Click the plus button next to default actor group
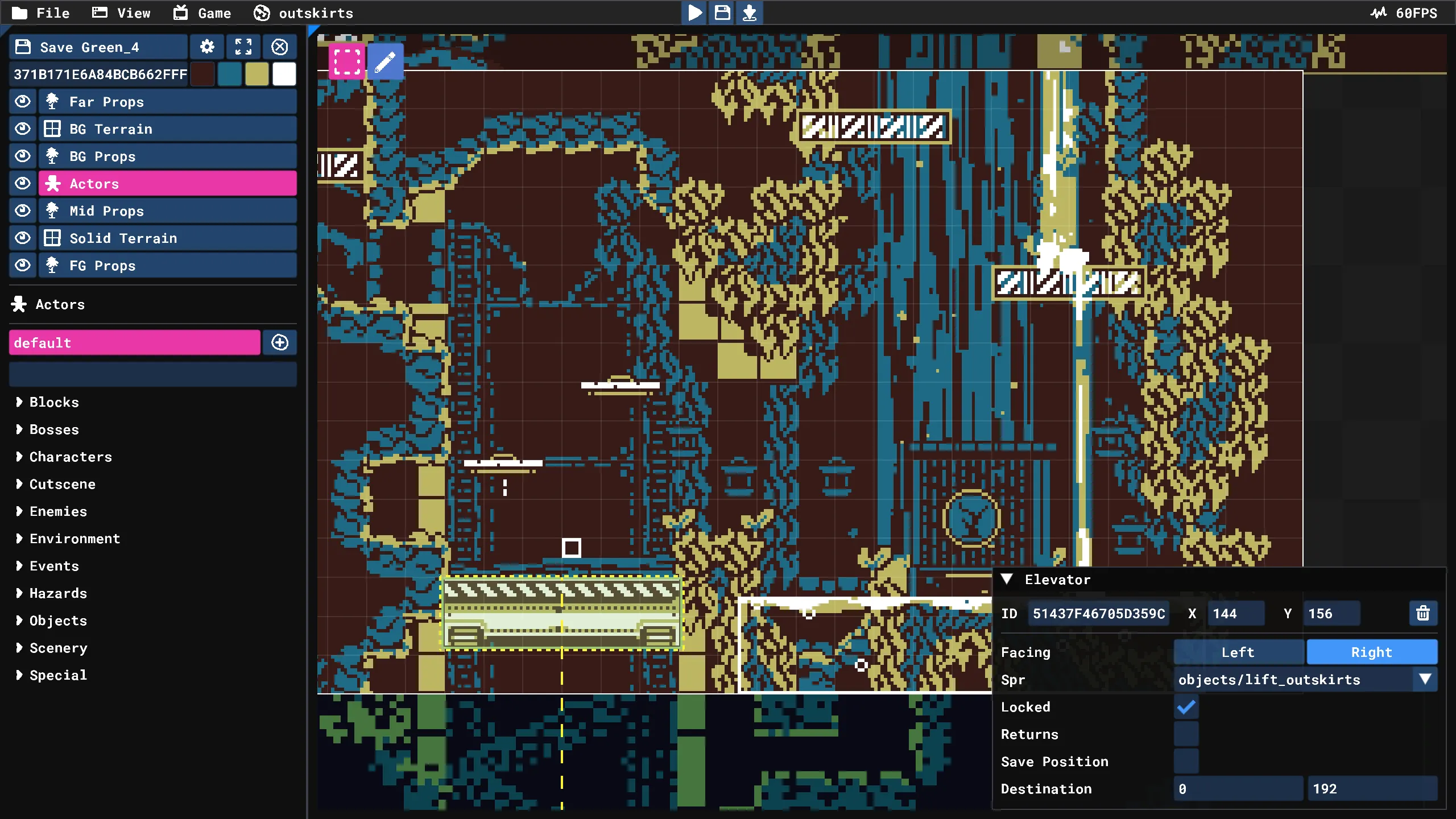The width and height of the screenshot is (1456, 819). 279,342
